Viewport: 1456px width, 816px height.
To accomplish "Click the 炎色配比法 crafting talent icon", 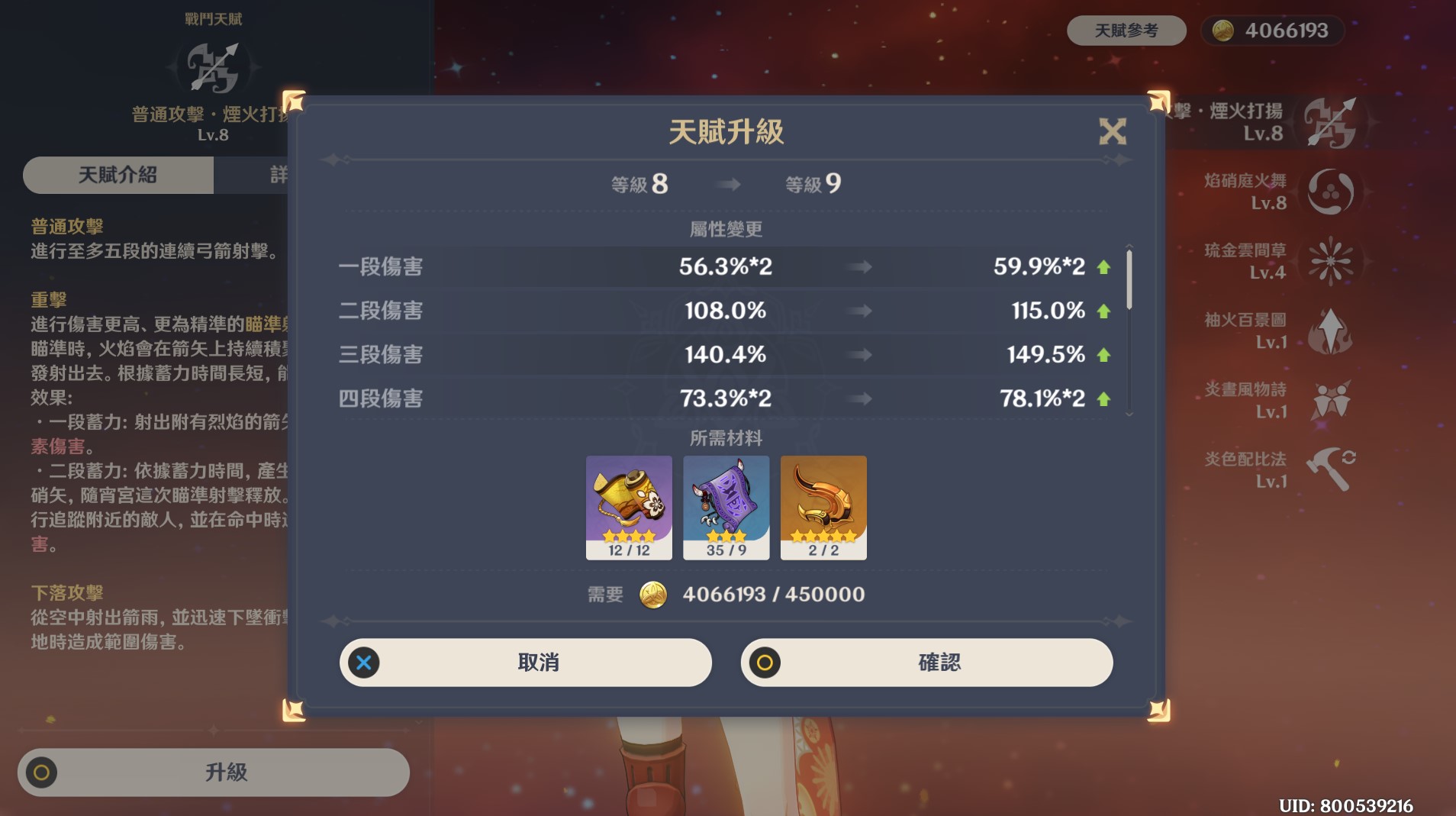I will coord(1330,469).
